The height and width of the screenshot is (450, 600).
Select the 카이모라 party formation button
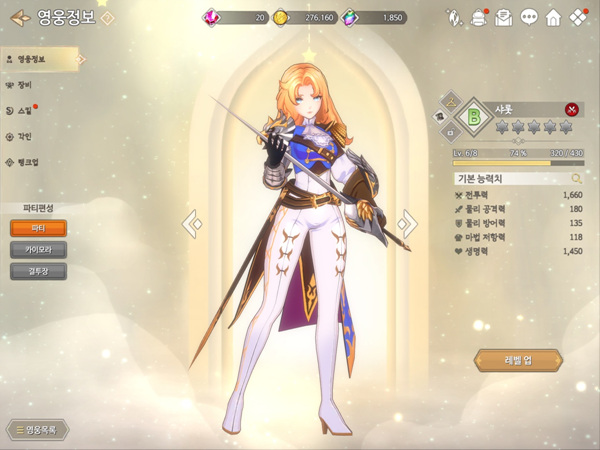click(39, 250)
